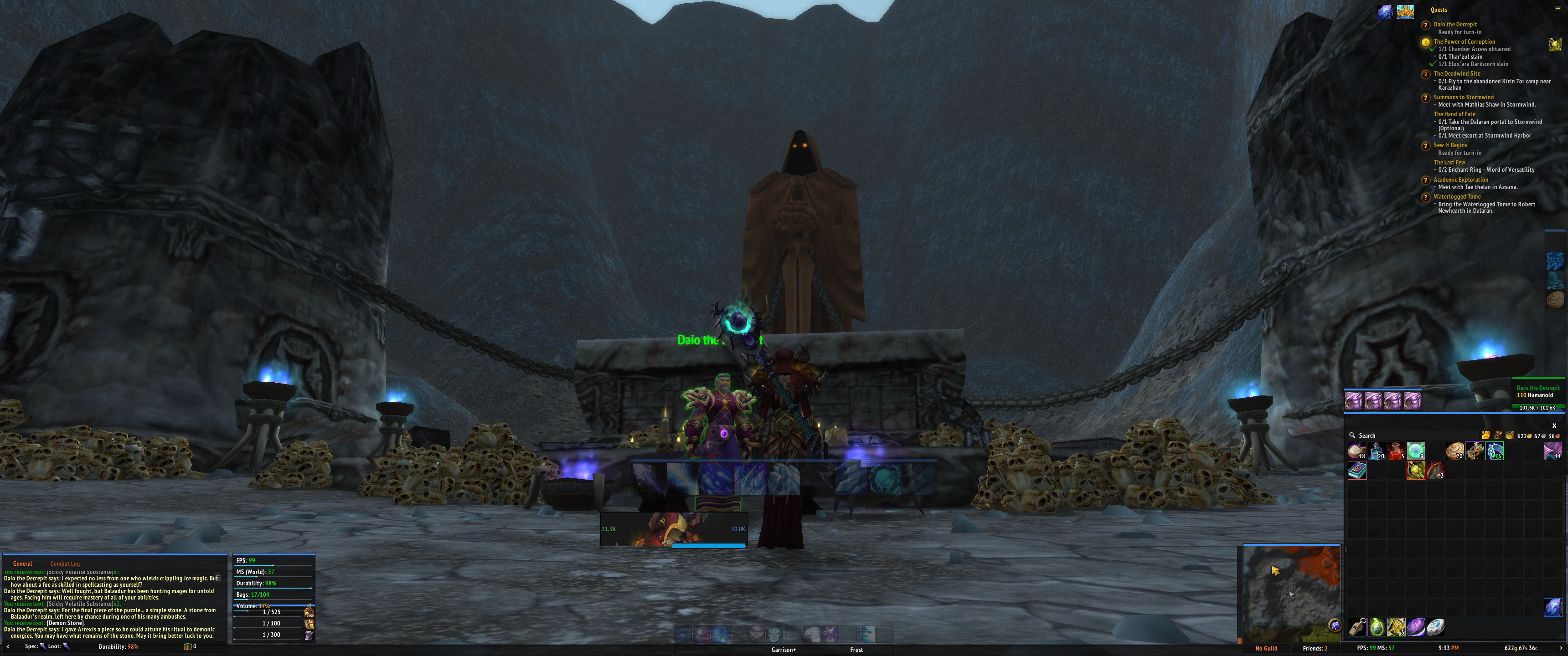
Task: Use the whistle item in the bag
Action: 1357,626
